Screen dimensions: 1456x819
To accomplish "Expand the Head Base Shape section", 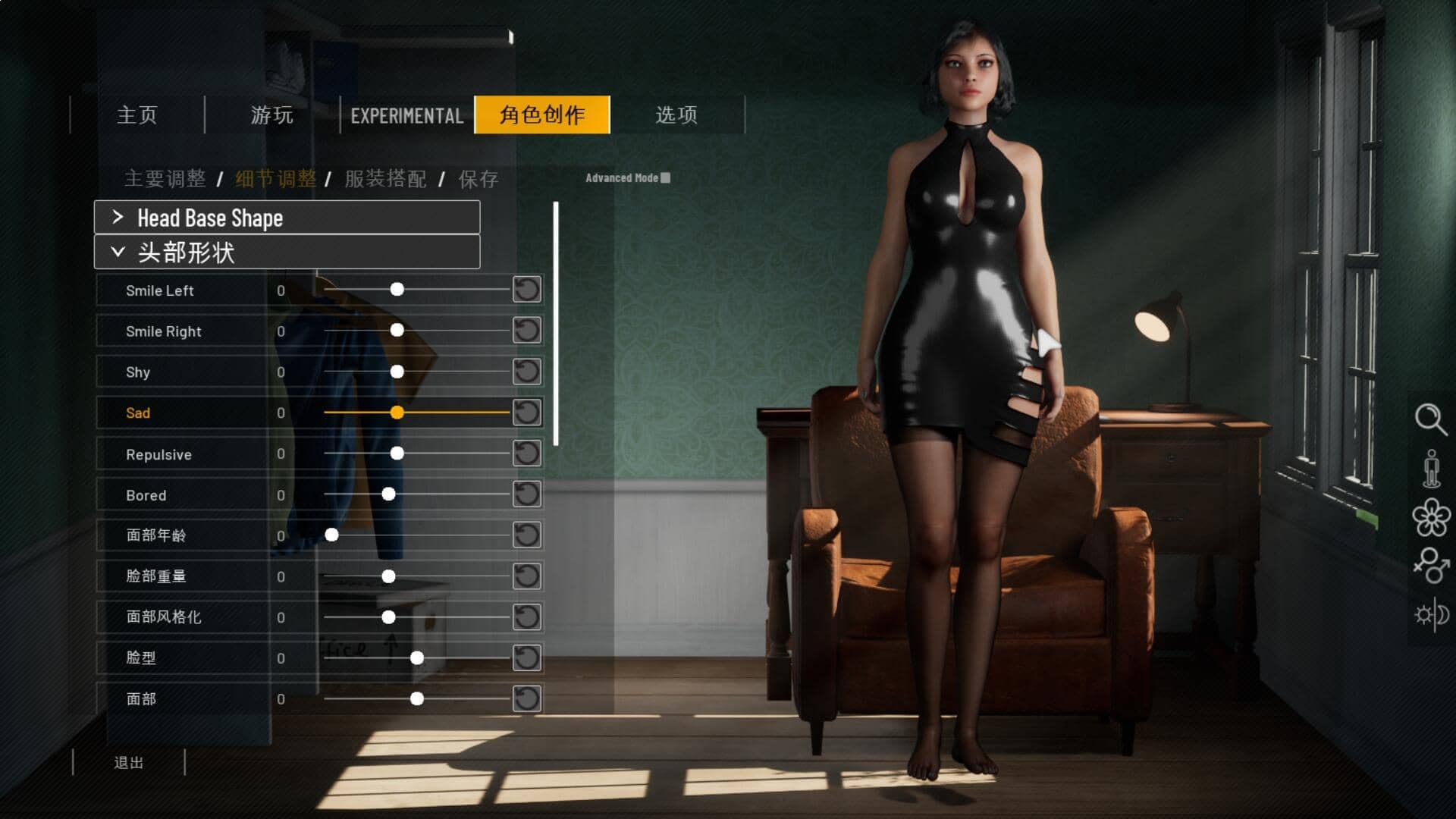I will (x=287, y=218).
